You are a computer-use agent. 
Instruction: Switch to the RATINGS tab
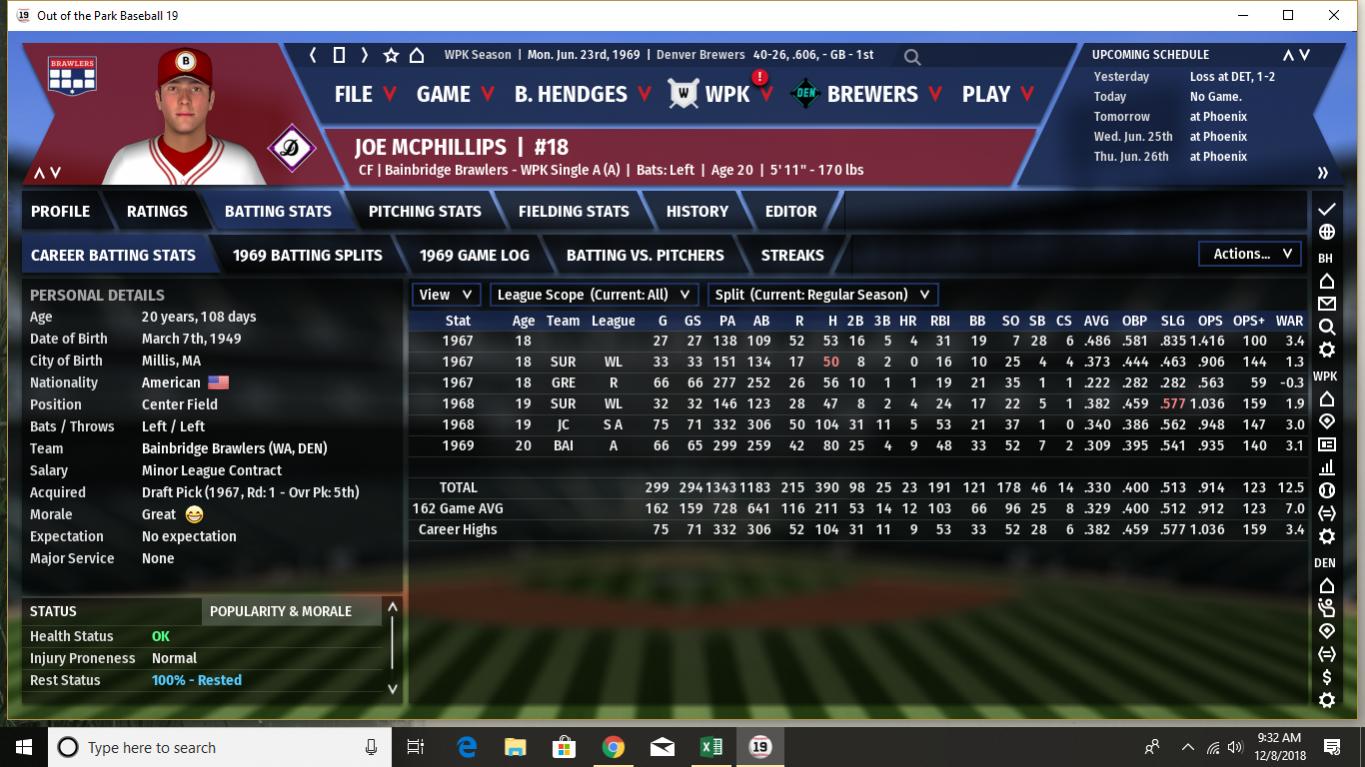(157, 211)
